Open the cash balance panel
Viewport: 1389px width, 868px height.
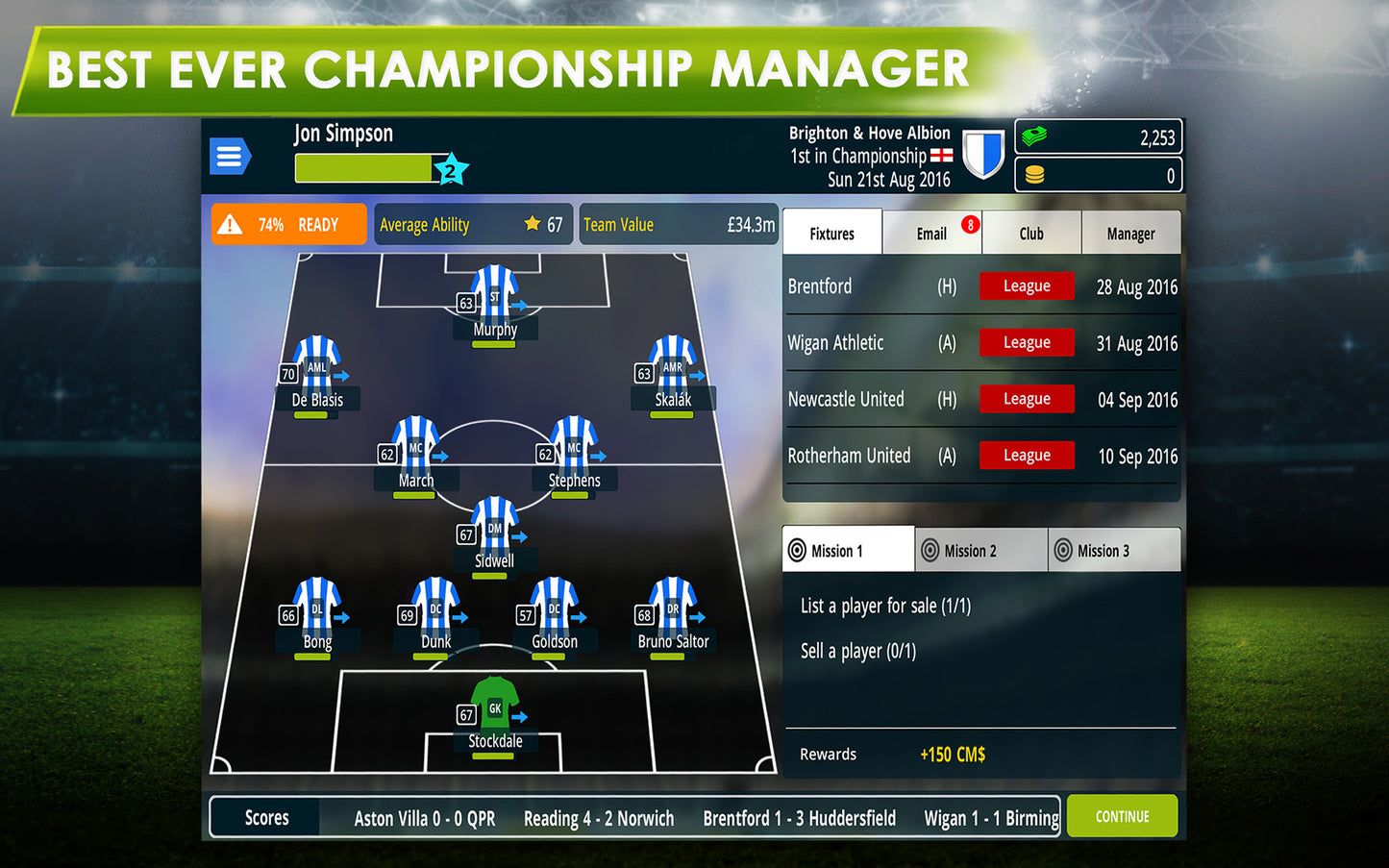tap(1098, 137)
